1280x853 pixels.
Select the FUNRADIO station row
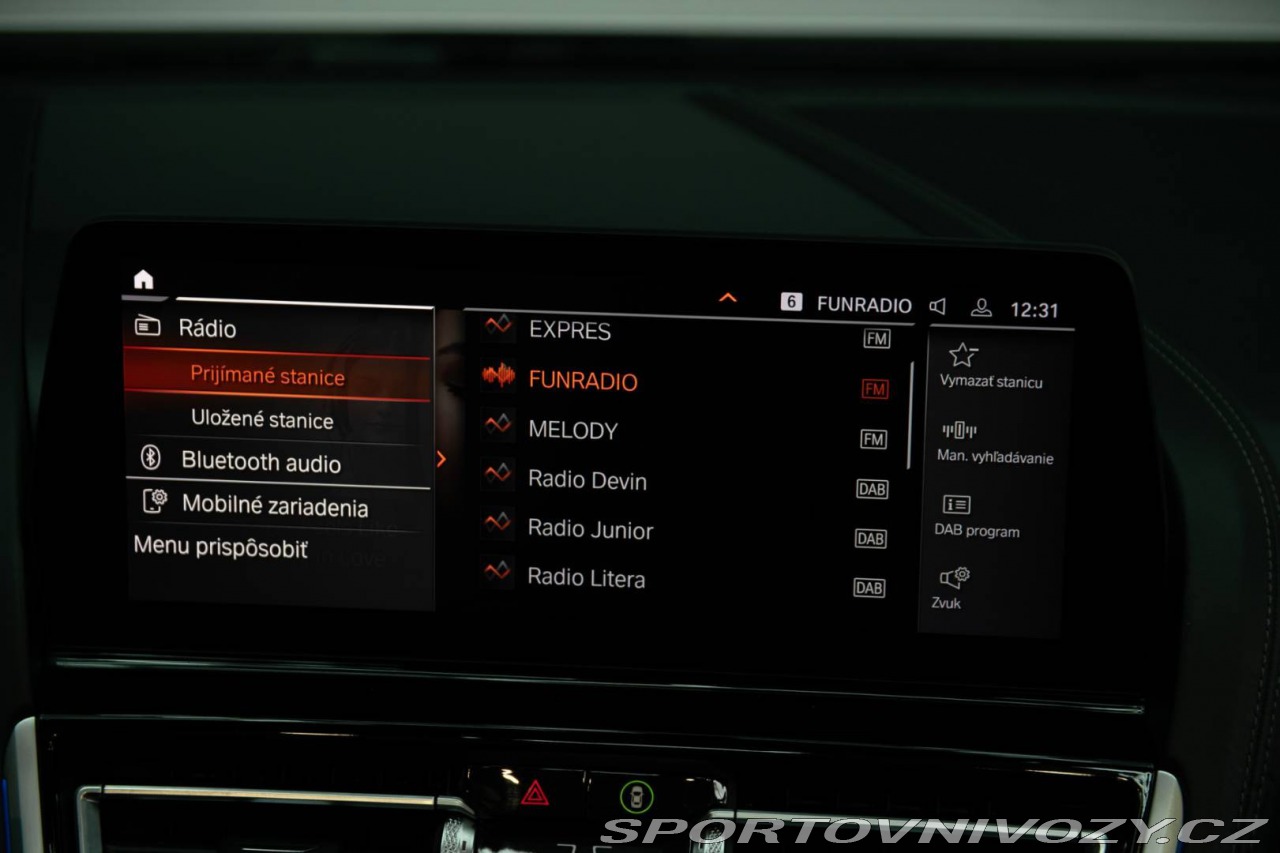pyautogui.click(x=582, y=381)
